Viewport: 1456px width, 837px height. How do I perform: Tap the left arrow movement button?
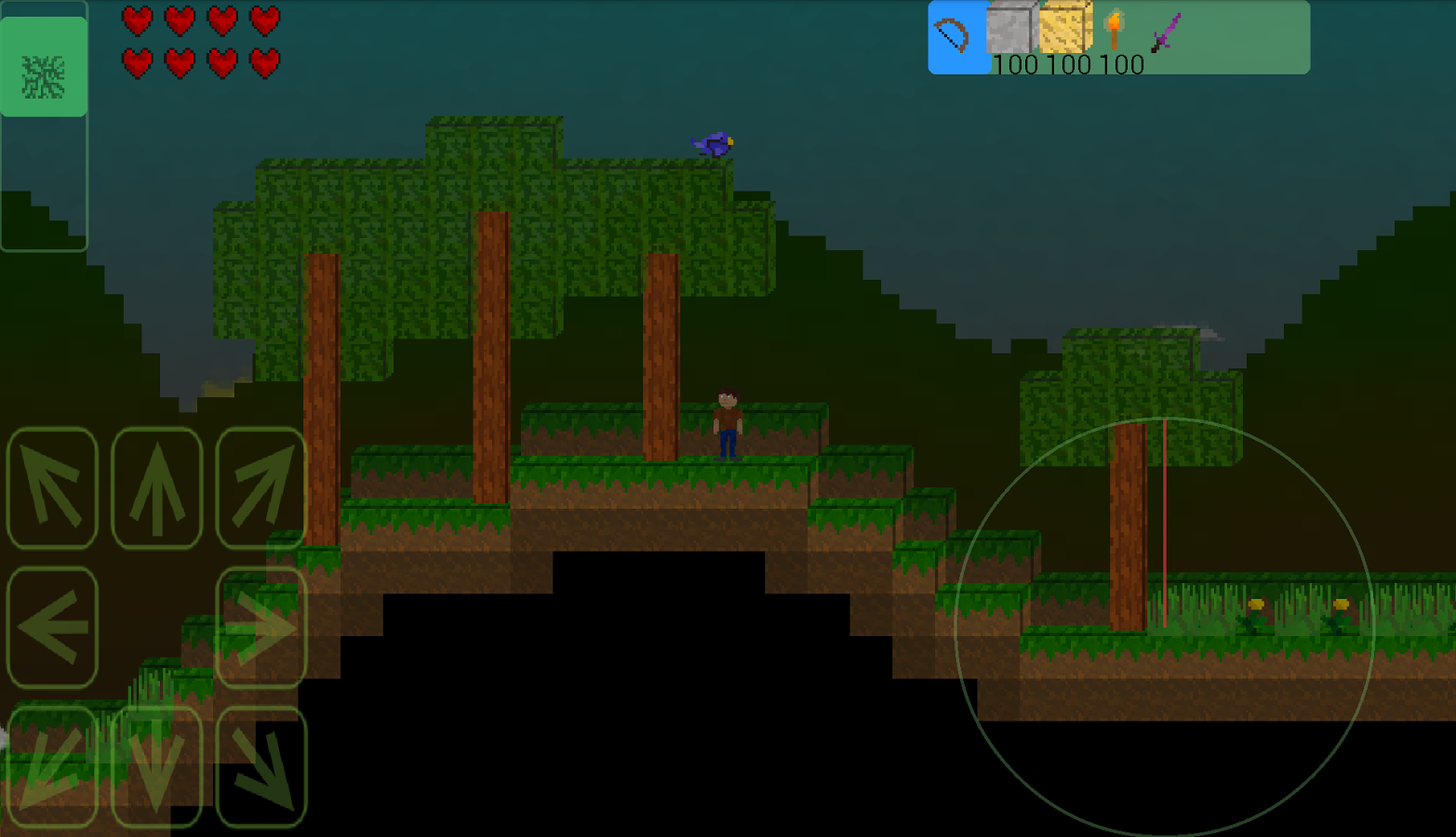click(52, 628)
